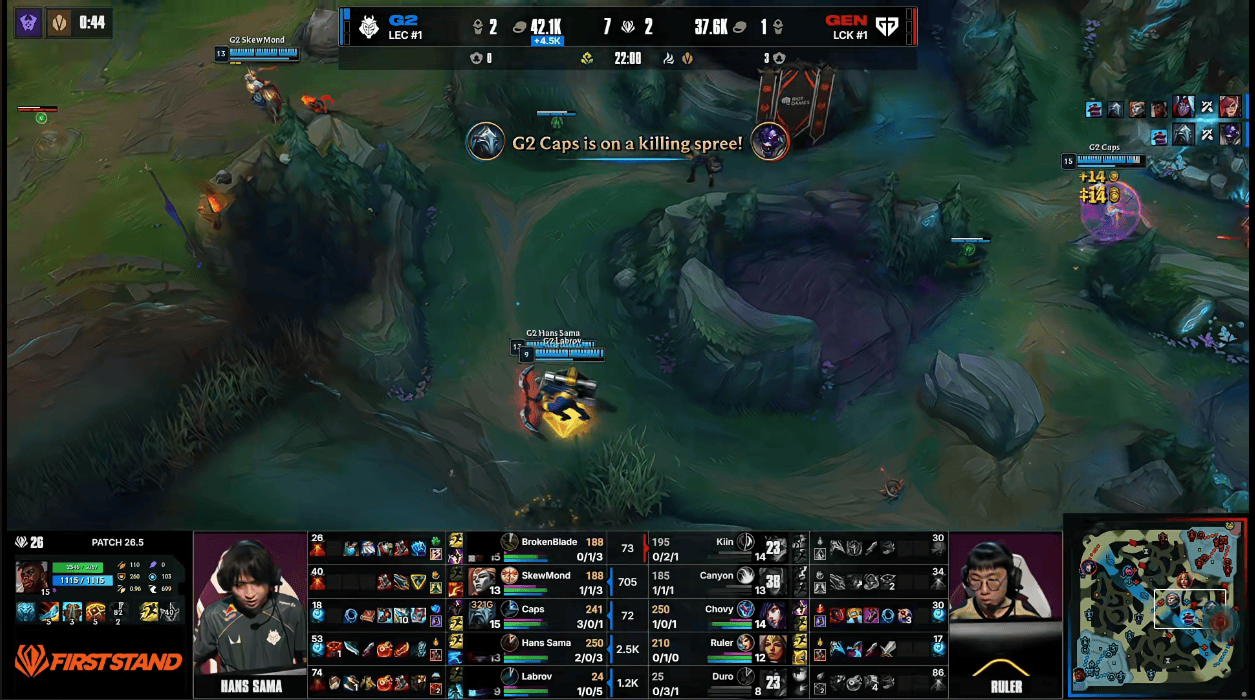Select Hans Sama's scoreboard entry
Image resolution: width=1255 pixels, height=700 pixels.
click(546, 642)
